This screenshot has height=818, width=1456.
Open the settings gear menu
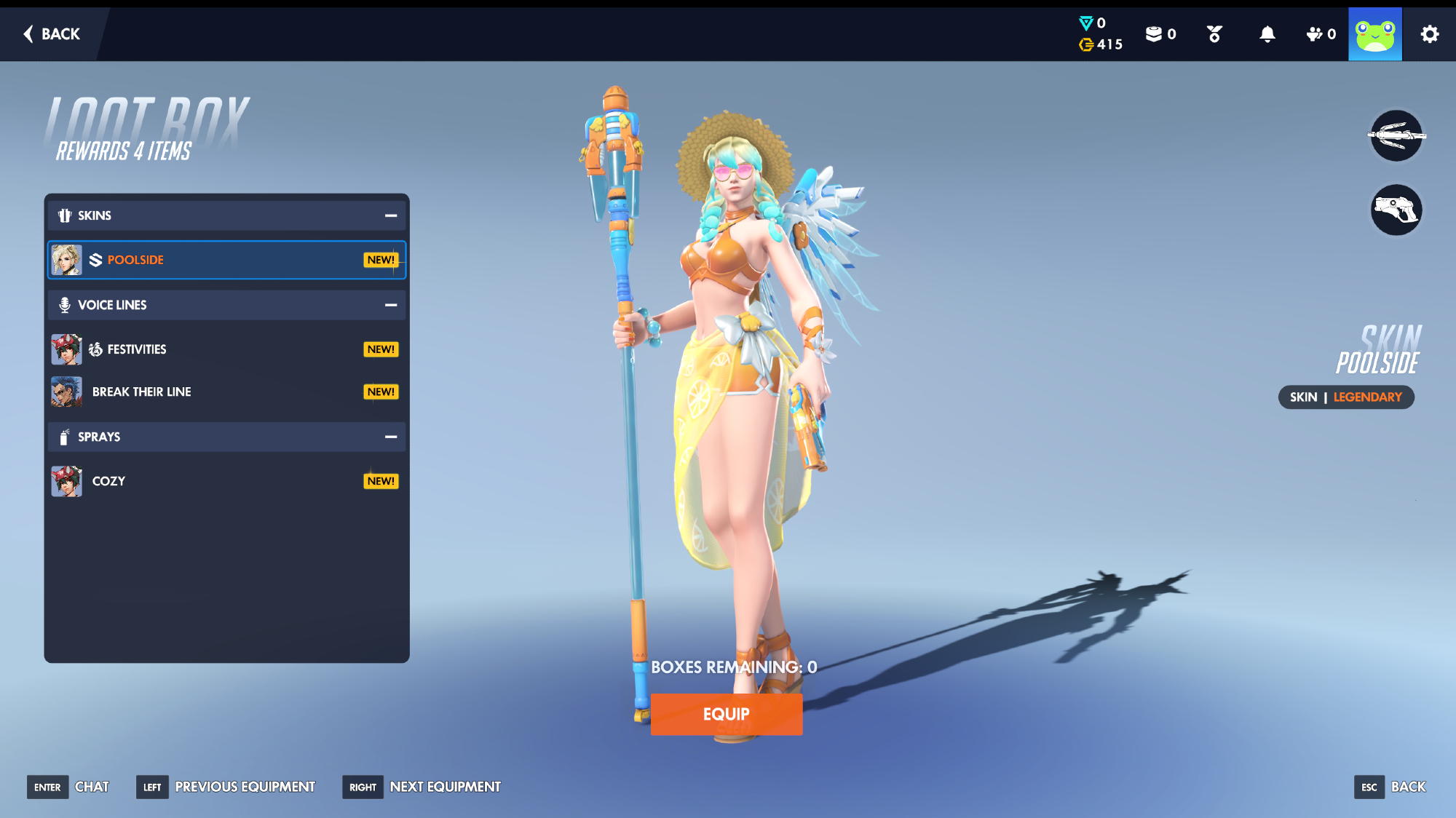[1429, 34]
